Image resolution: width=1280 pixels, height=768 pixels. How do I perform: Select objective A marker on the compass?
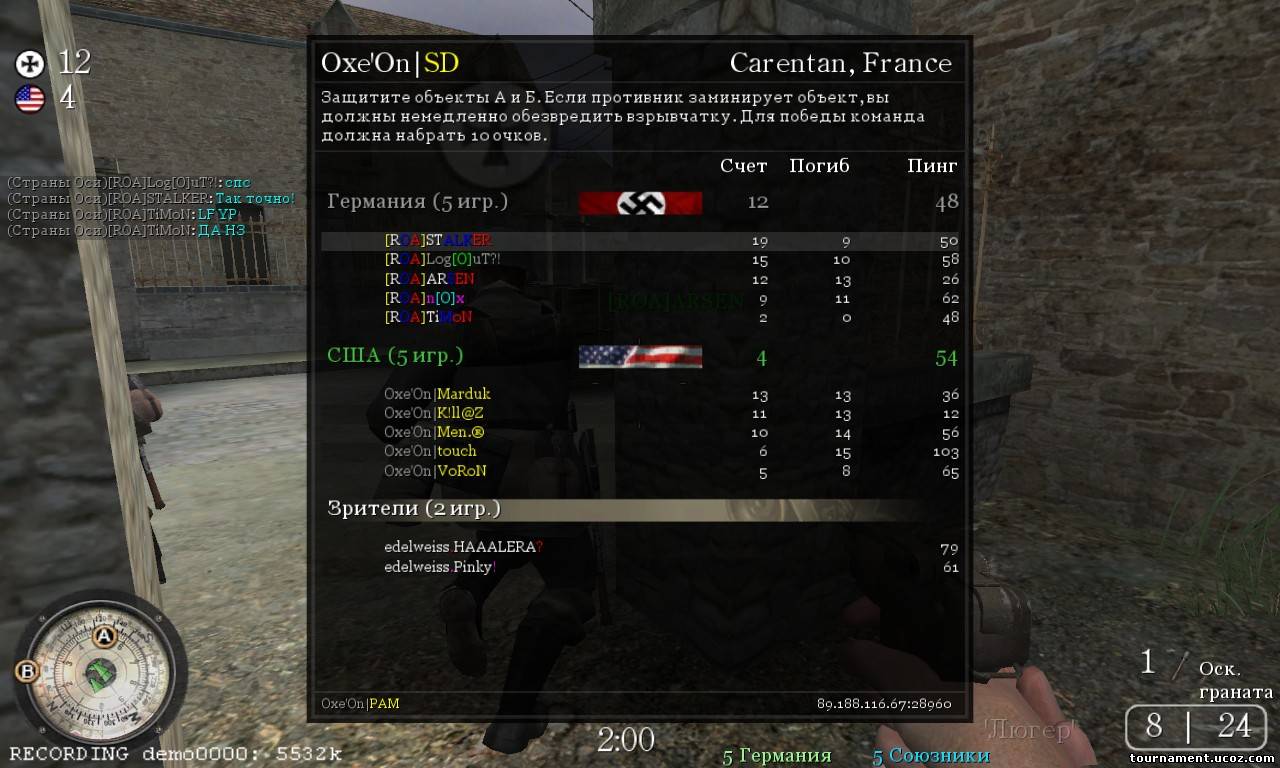coord(103,636)
